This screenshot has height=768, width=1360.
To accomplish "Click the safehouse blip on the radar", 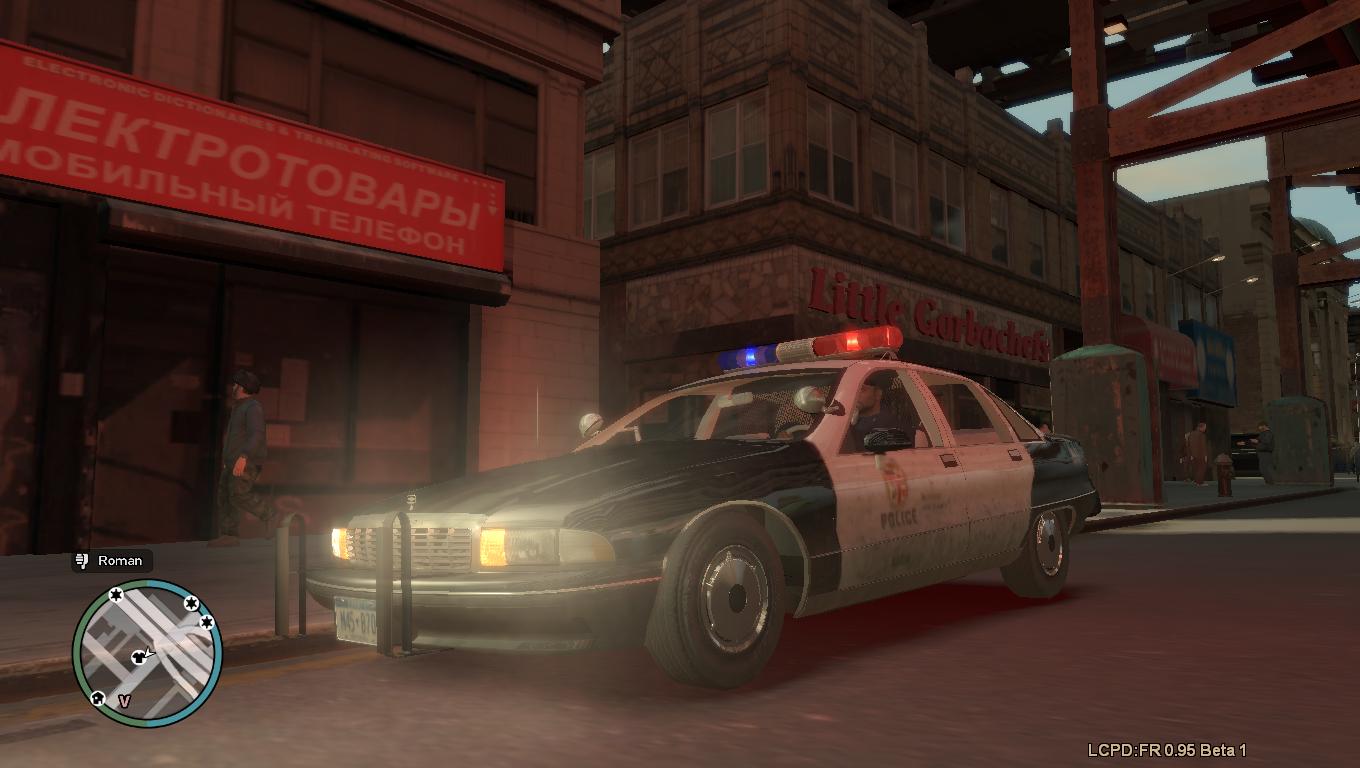I will pyautogui.click(x=97, y=698).
